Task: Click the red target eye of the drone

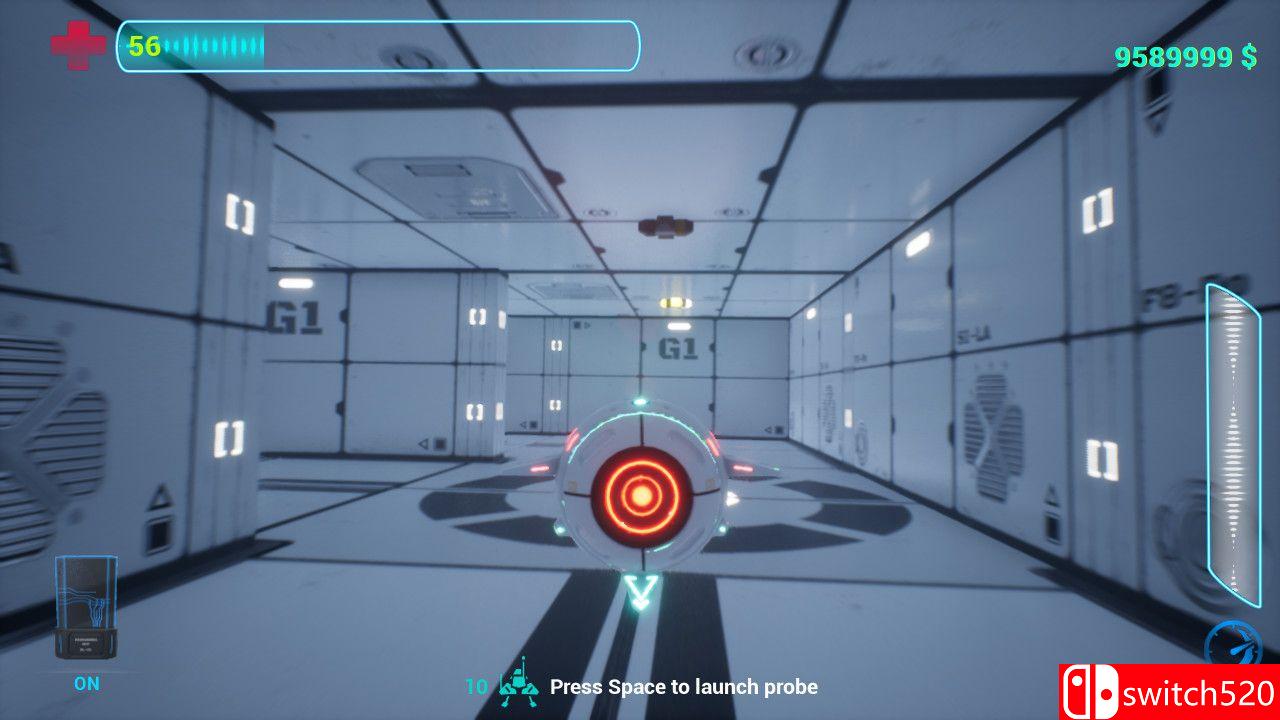Action: 641,493
